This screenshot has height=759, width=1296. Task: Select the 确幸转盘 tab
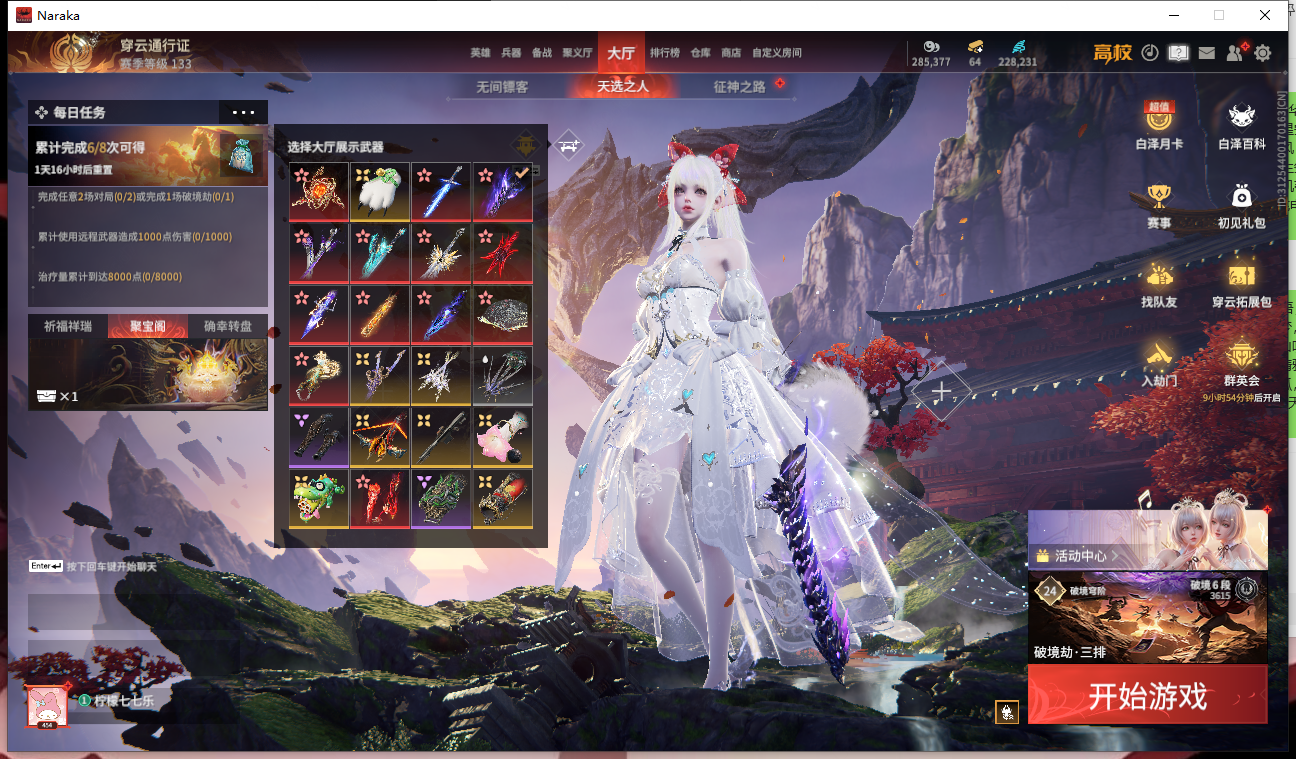[227, 326]
